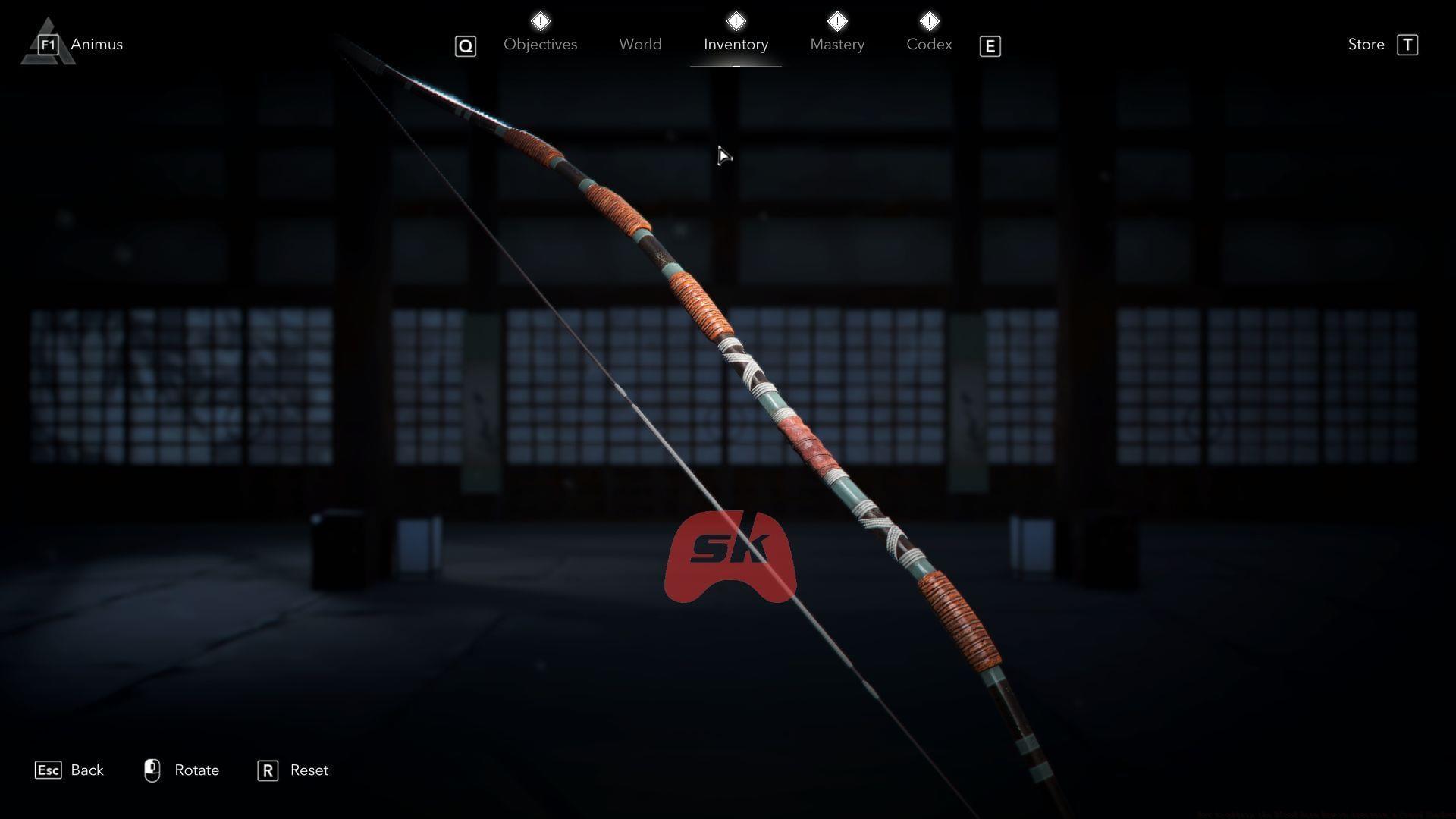Viewport: 1456px width, 819px height.
Task: Open the Codex tab
Action: tap(929, 45)
